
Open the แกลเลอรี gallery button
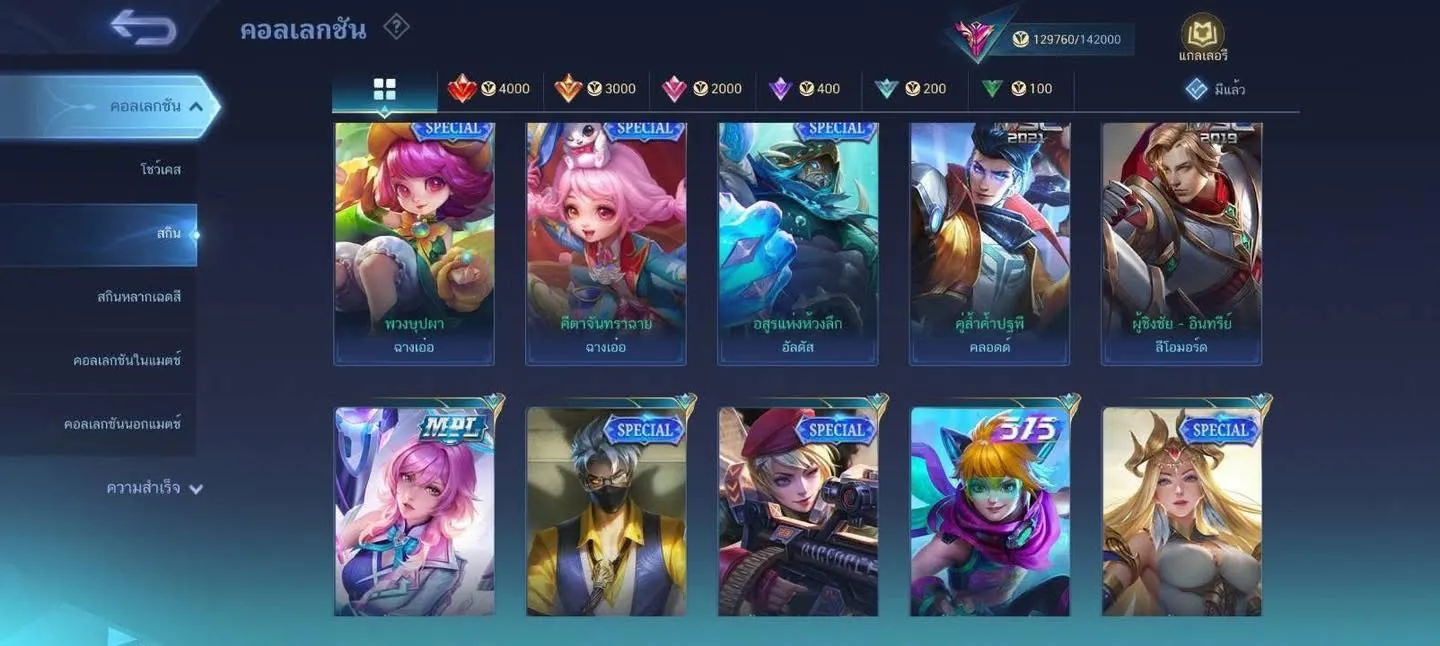click(1203, 39)
